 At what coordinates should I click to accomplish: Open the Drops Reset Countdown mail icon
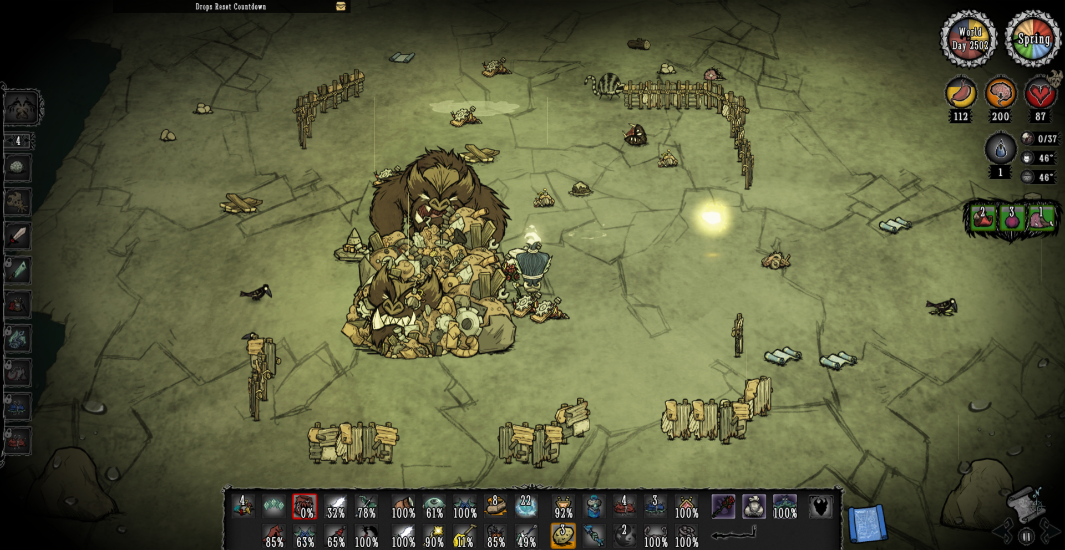click(341, 6)
